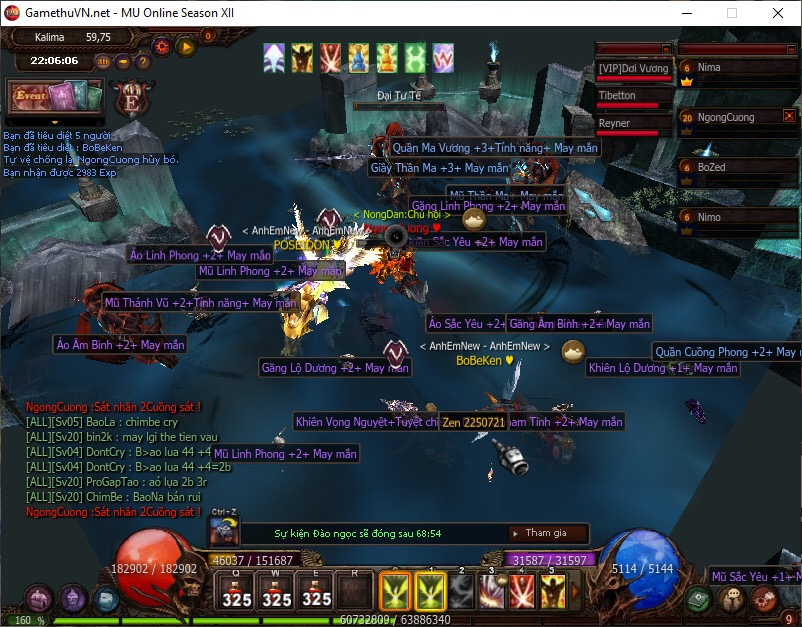Select party member Nimo
The height and width of the screenshot is (627, 802).
click(735, 217)
